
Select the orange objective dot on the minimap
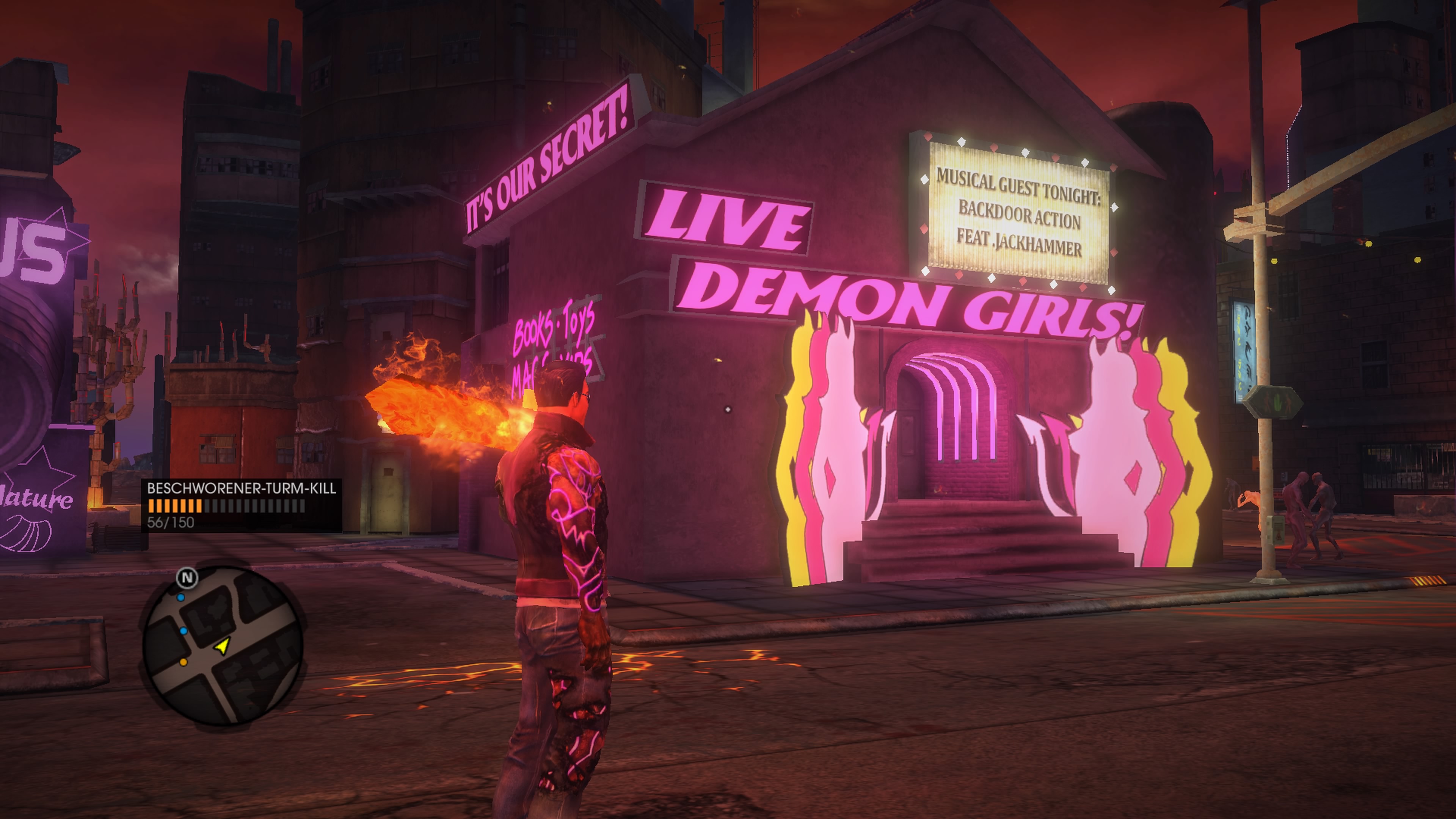184,662
